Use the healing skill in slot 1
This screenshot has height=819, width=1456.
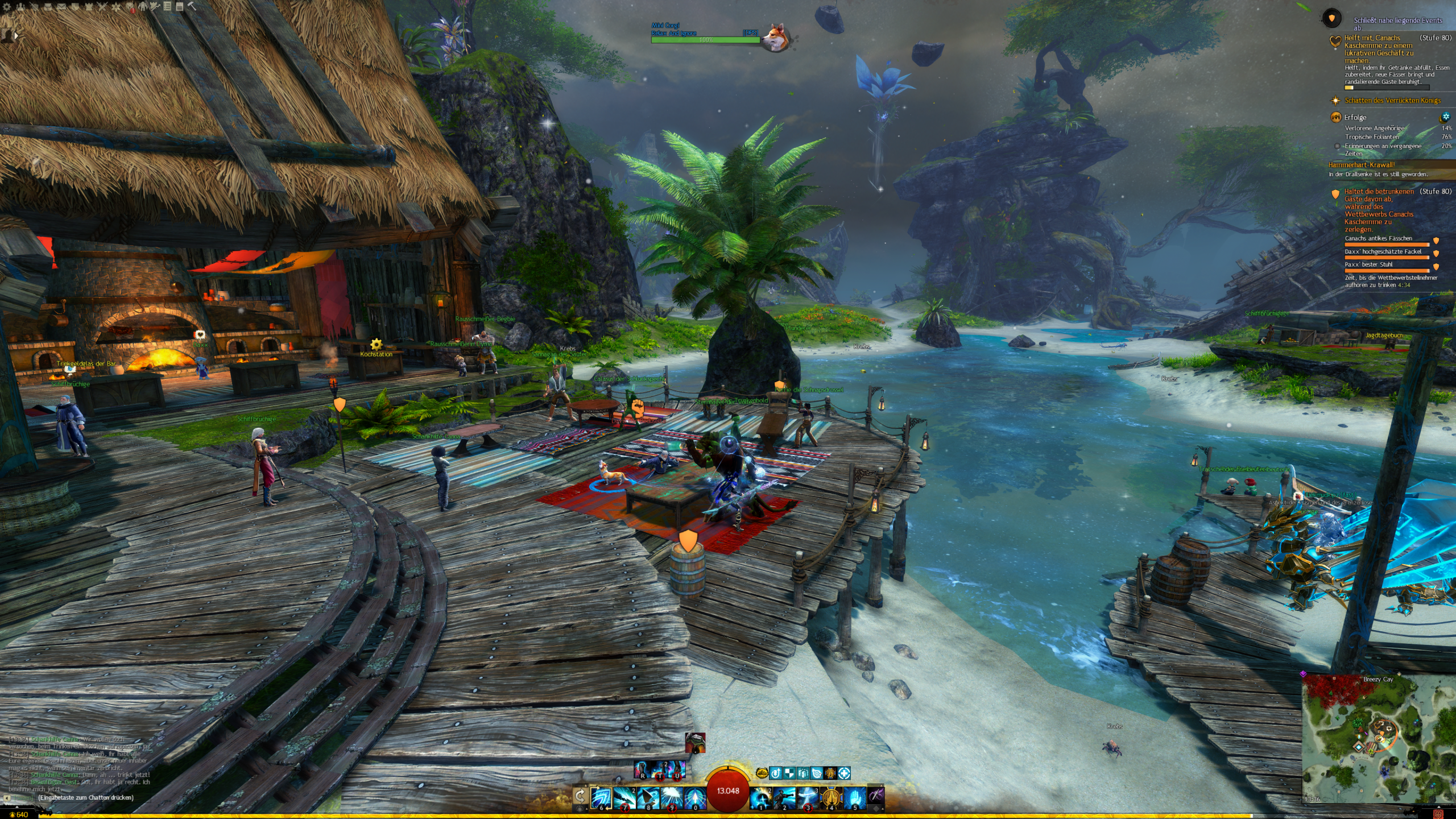pyautogui.click(x=760, y=797)
